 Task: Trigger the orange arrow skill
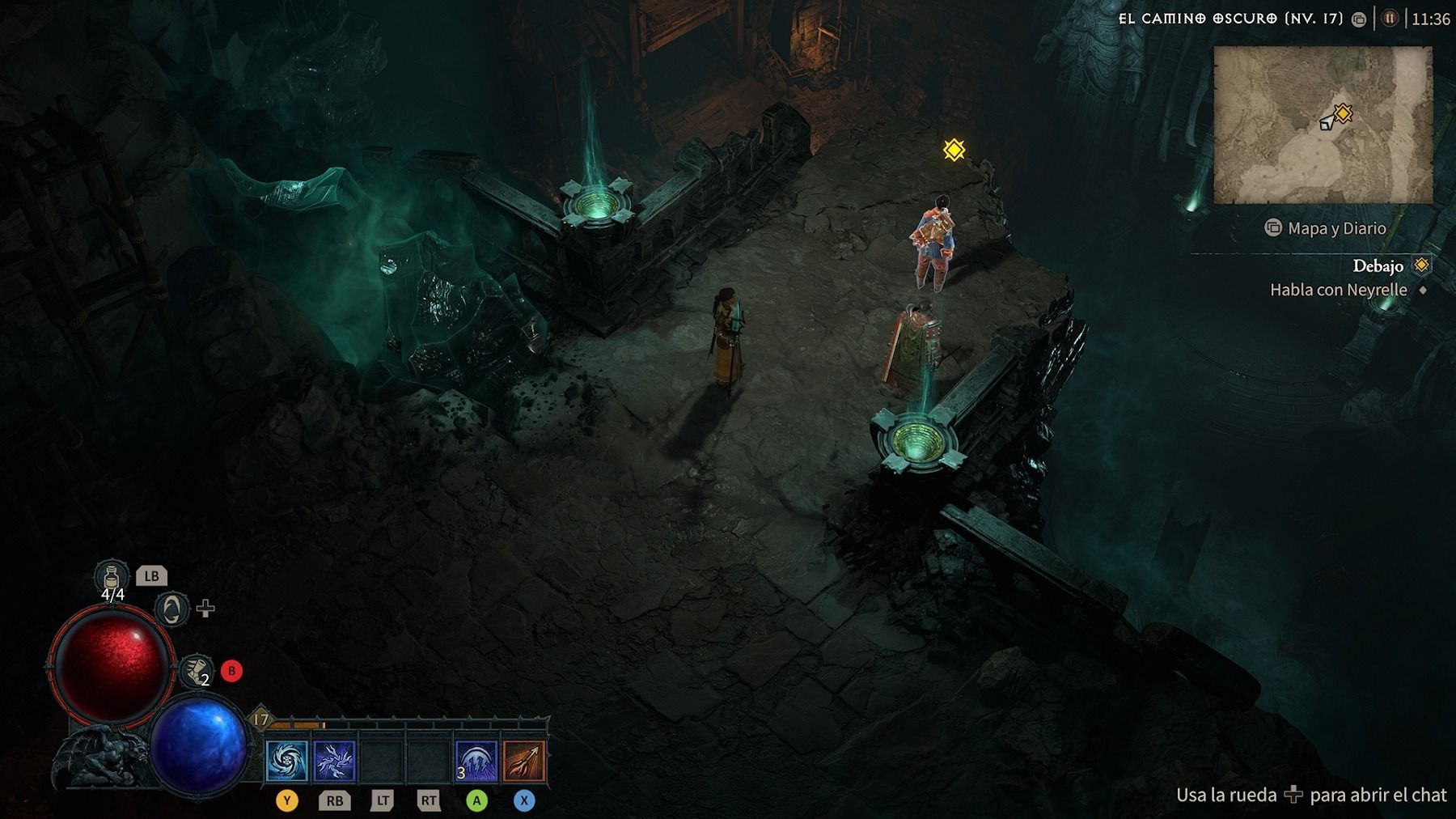523,762
